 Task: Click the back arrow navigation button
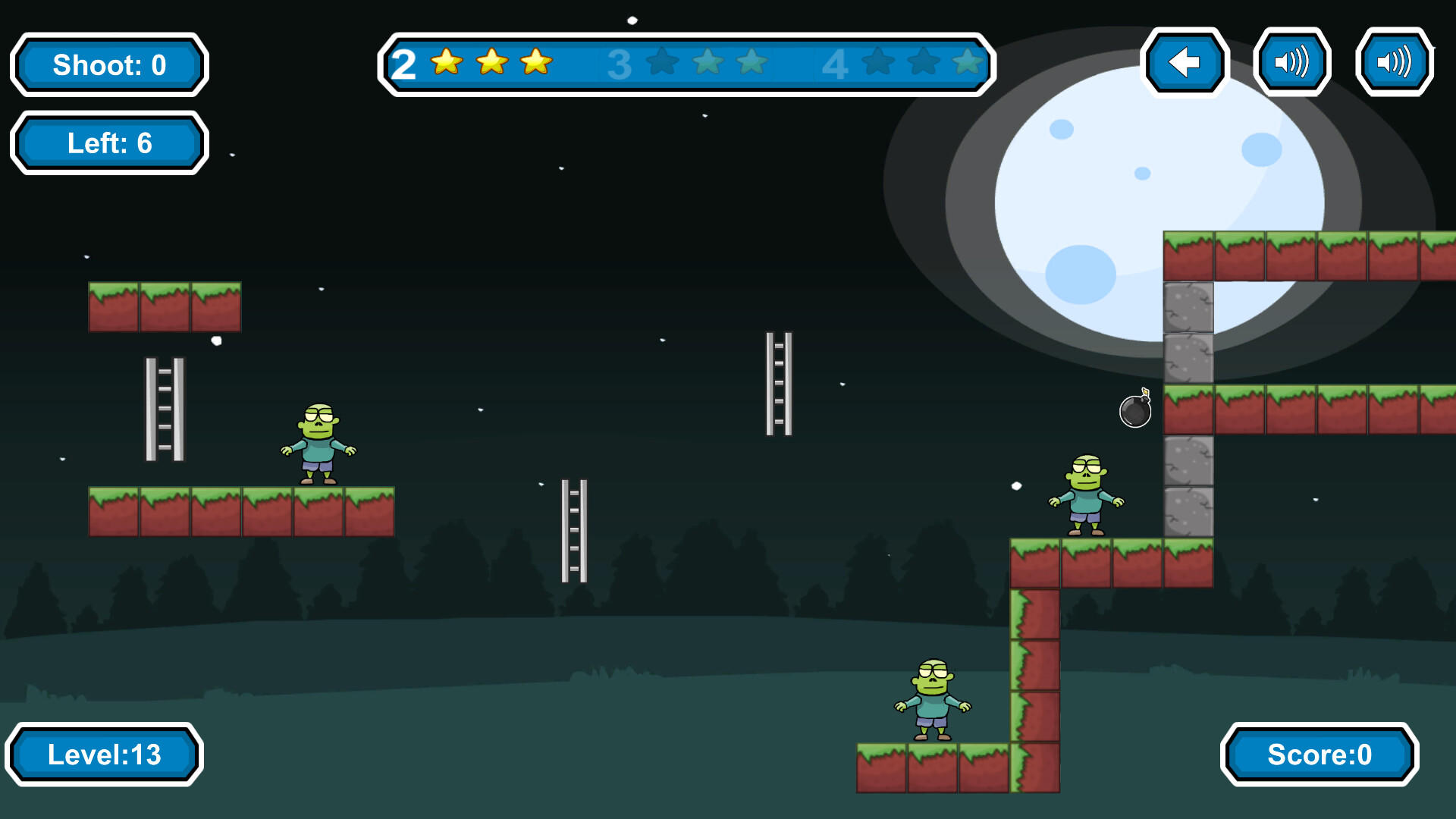pos(1185,64)
